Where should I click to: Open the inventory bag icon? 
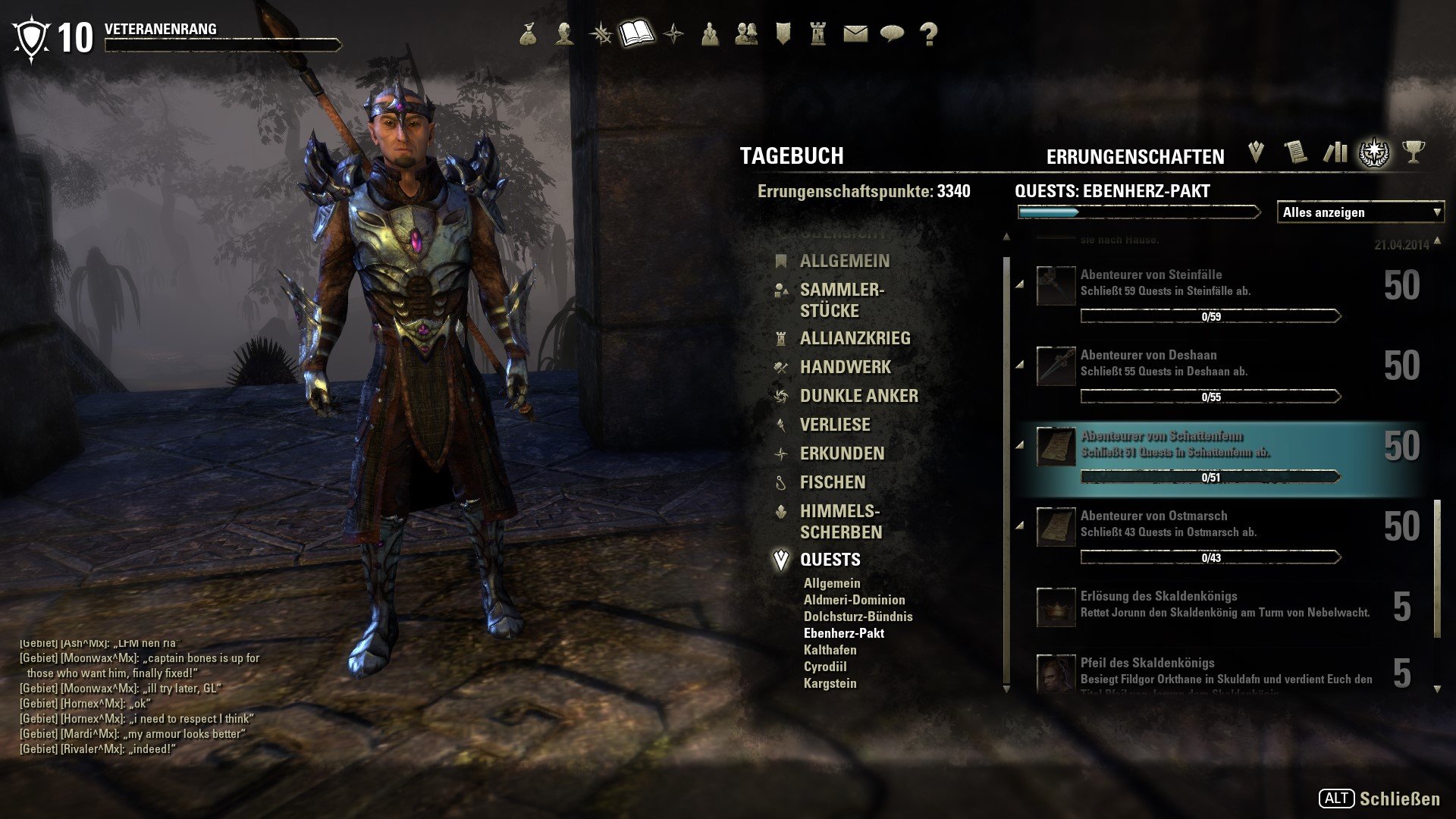coord(529,34)
